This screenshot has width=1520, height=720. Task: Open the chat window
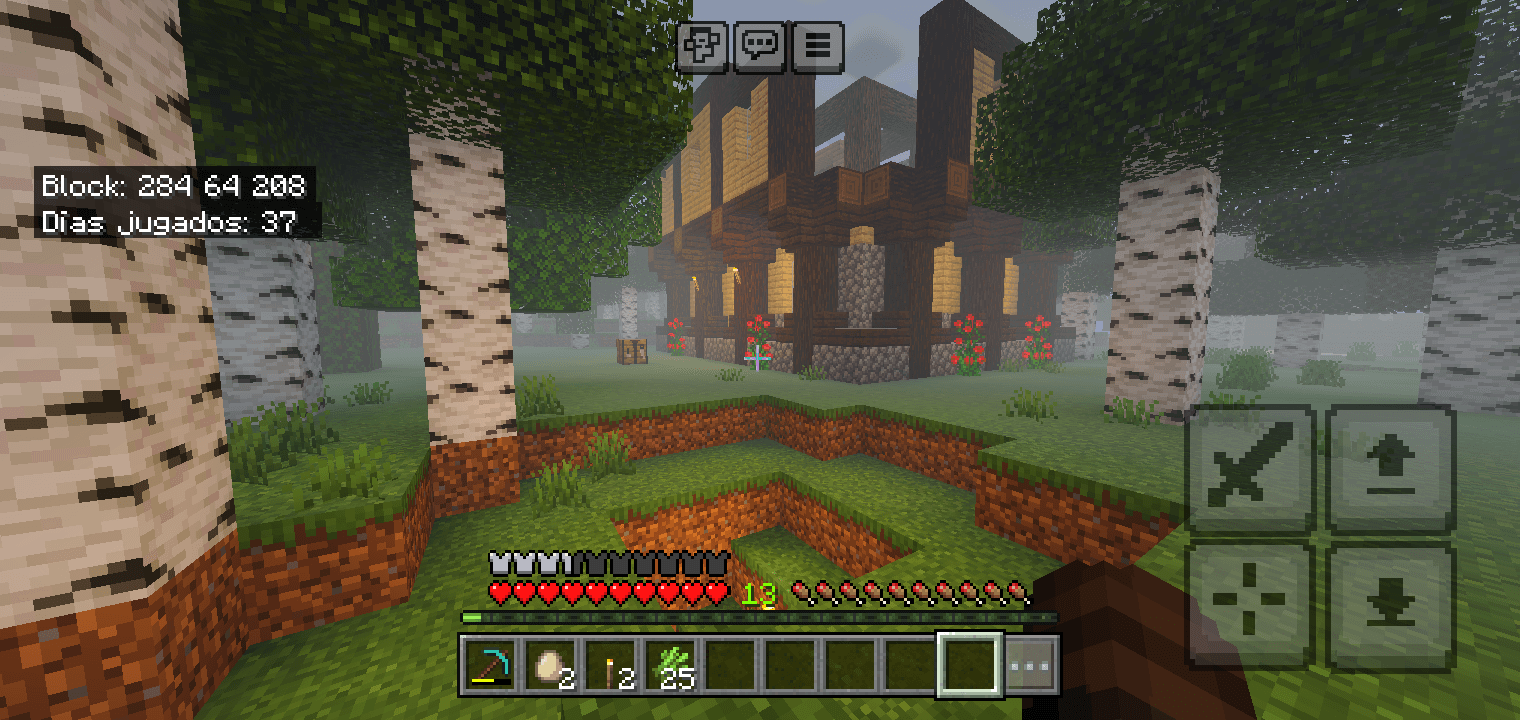click(x=762, y=46)
